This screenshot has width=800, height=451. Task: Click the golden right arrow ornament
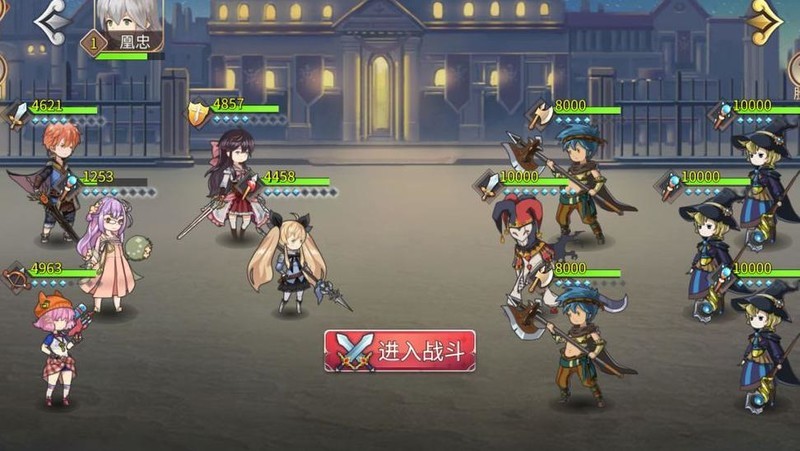[765, 20]
